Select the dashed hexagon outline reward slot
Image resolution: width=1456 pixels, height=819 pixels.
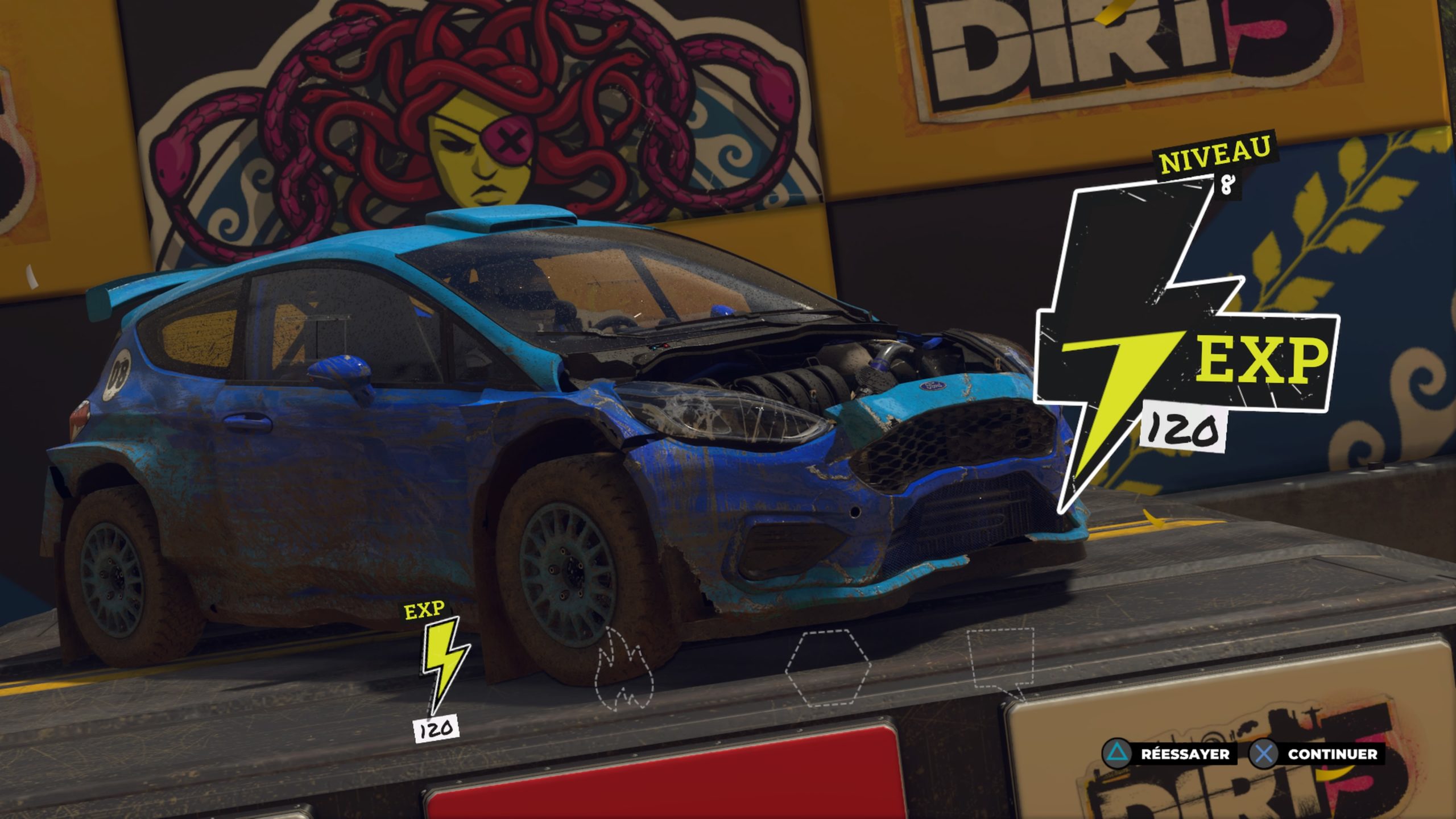coord(827,667)
